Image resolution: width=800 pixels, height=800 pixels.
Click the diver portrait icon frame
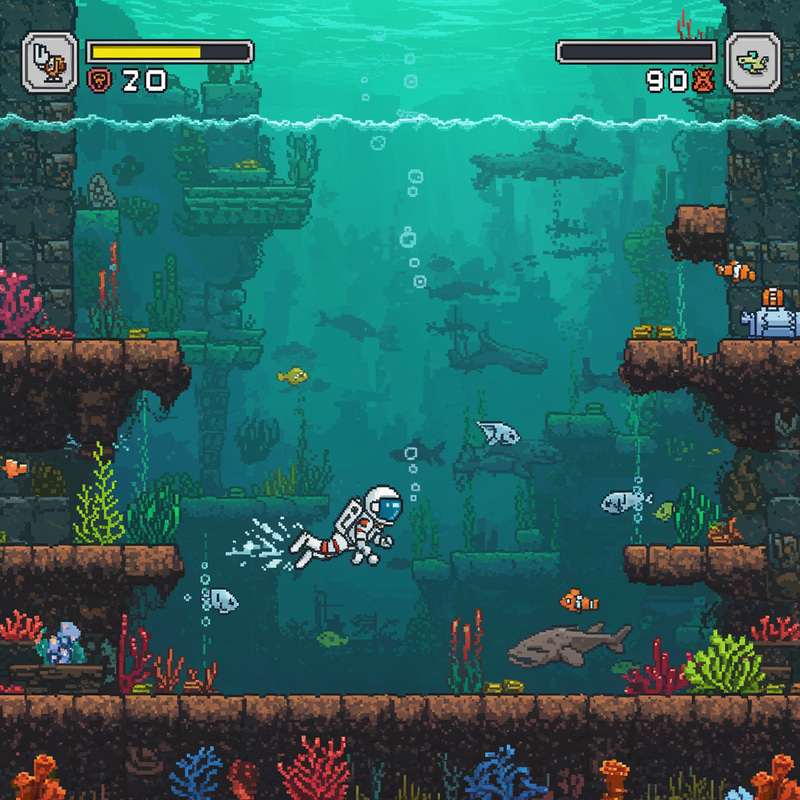pyautogui.click(x=50, y=61)
